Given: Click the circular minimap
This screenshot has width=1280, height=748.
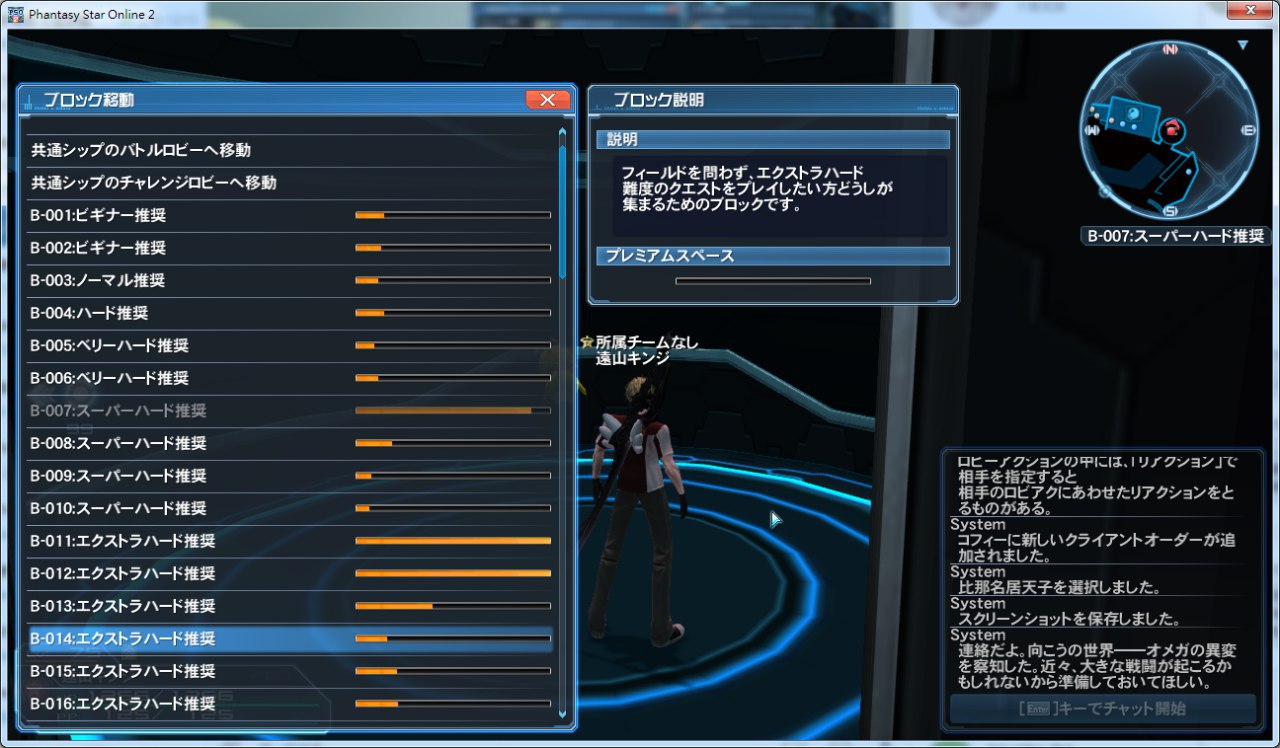Looking at the screenshot, I should [x=1169, y=130].
